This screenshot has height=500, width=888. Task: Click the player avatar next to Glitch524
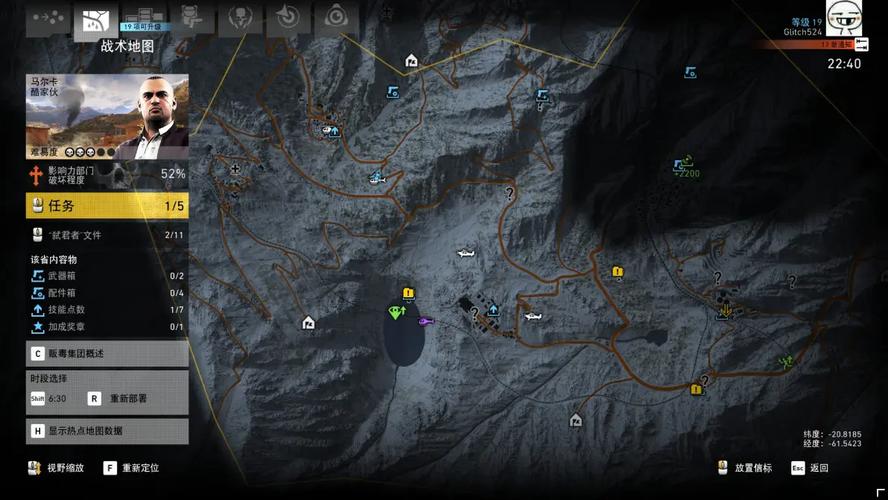pyautogui.click(x=844, y=17)
